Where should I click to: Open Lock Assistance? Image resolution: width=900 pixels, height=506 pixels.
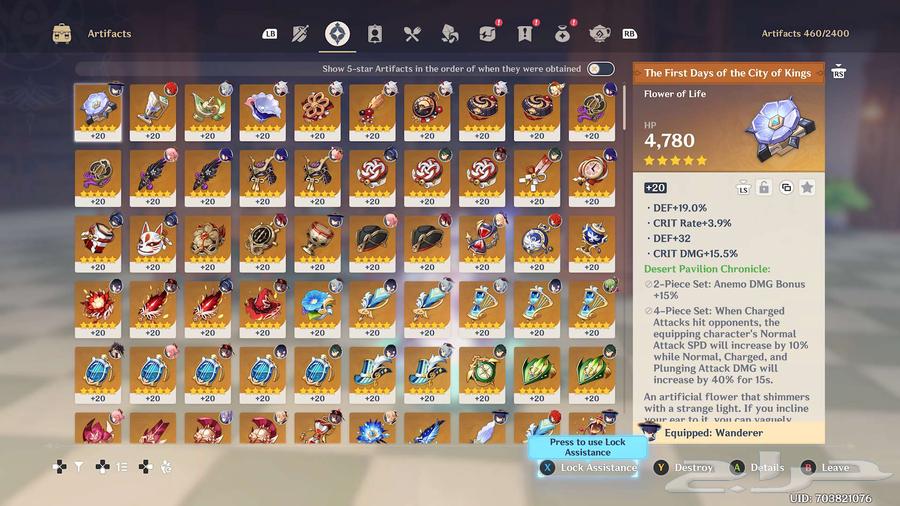(588, 467)
